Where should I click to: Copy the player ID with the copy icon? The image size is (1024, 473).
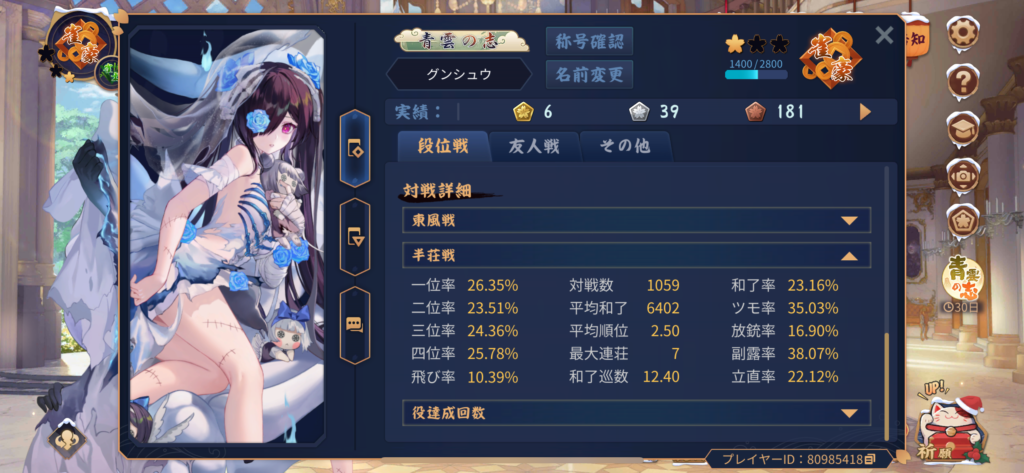870,459
